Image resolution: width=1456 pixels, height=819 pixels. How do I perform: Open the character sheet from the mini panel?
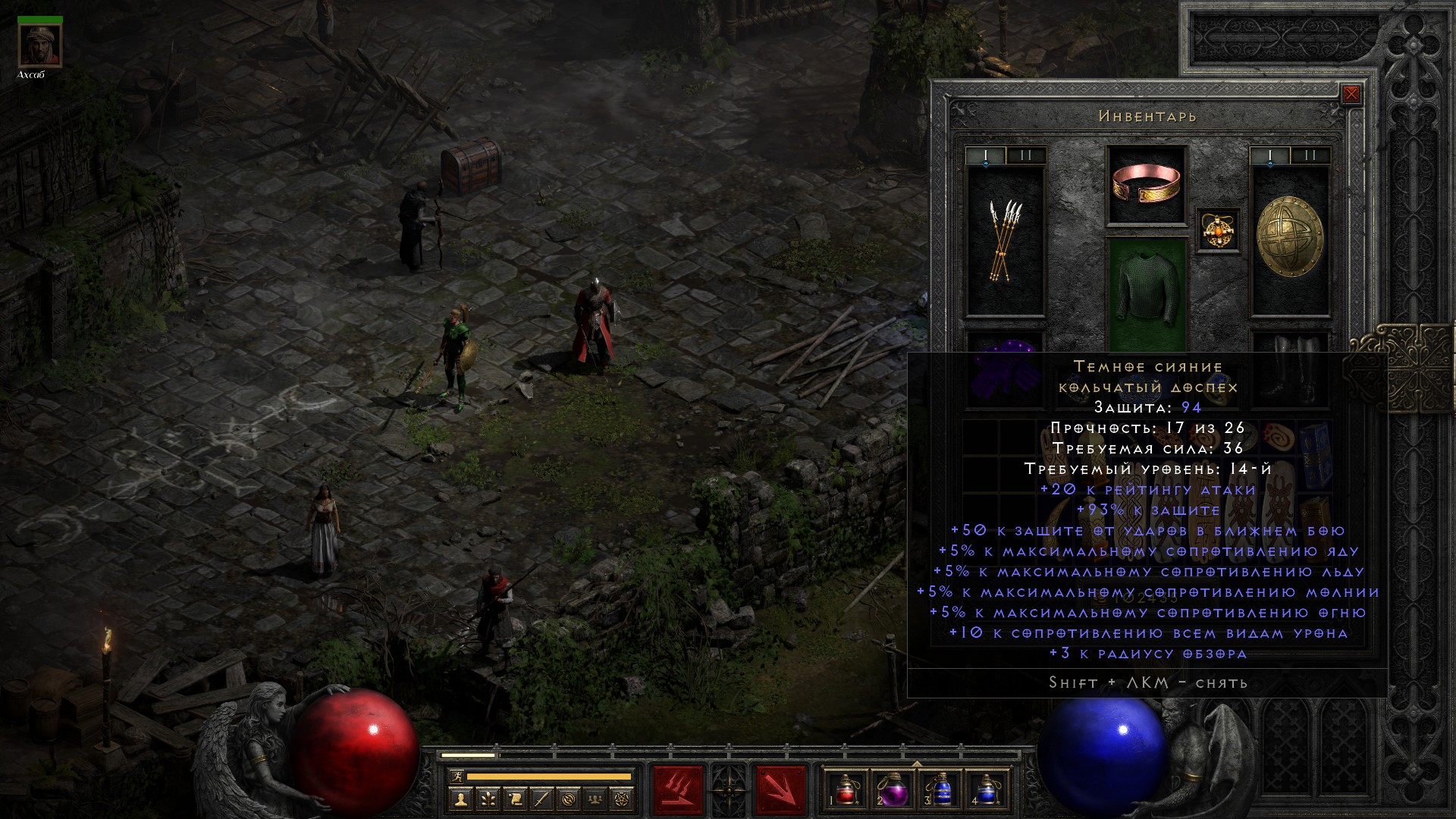tap(460, 799)
